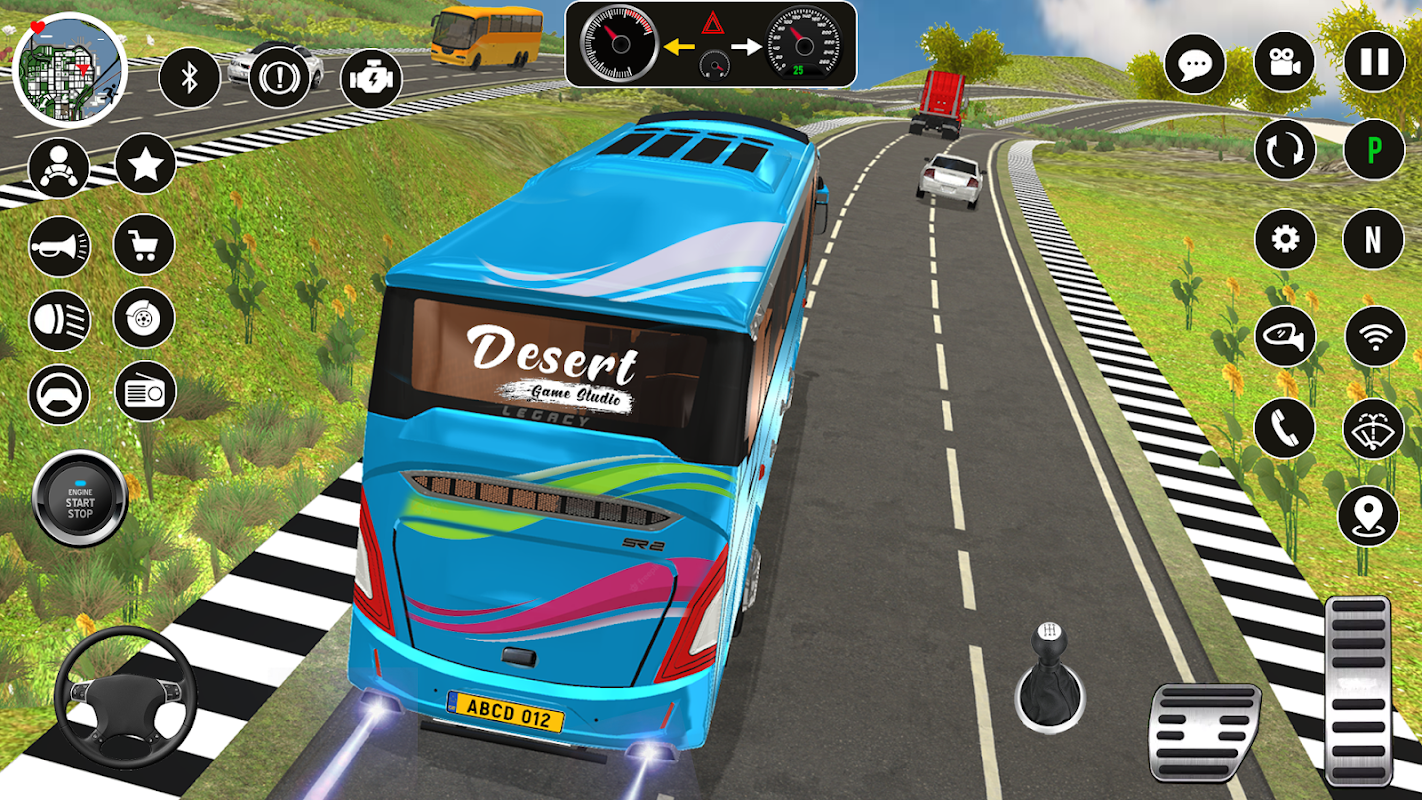Shift into Park with the P button

(1374, 149)
